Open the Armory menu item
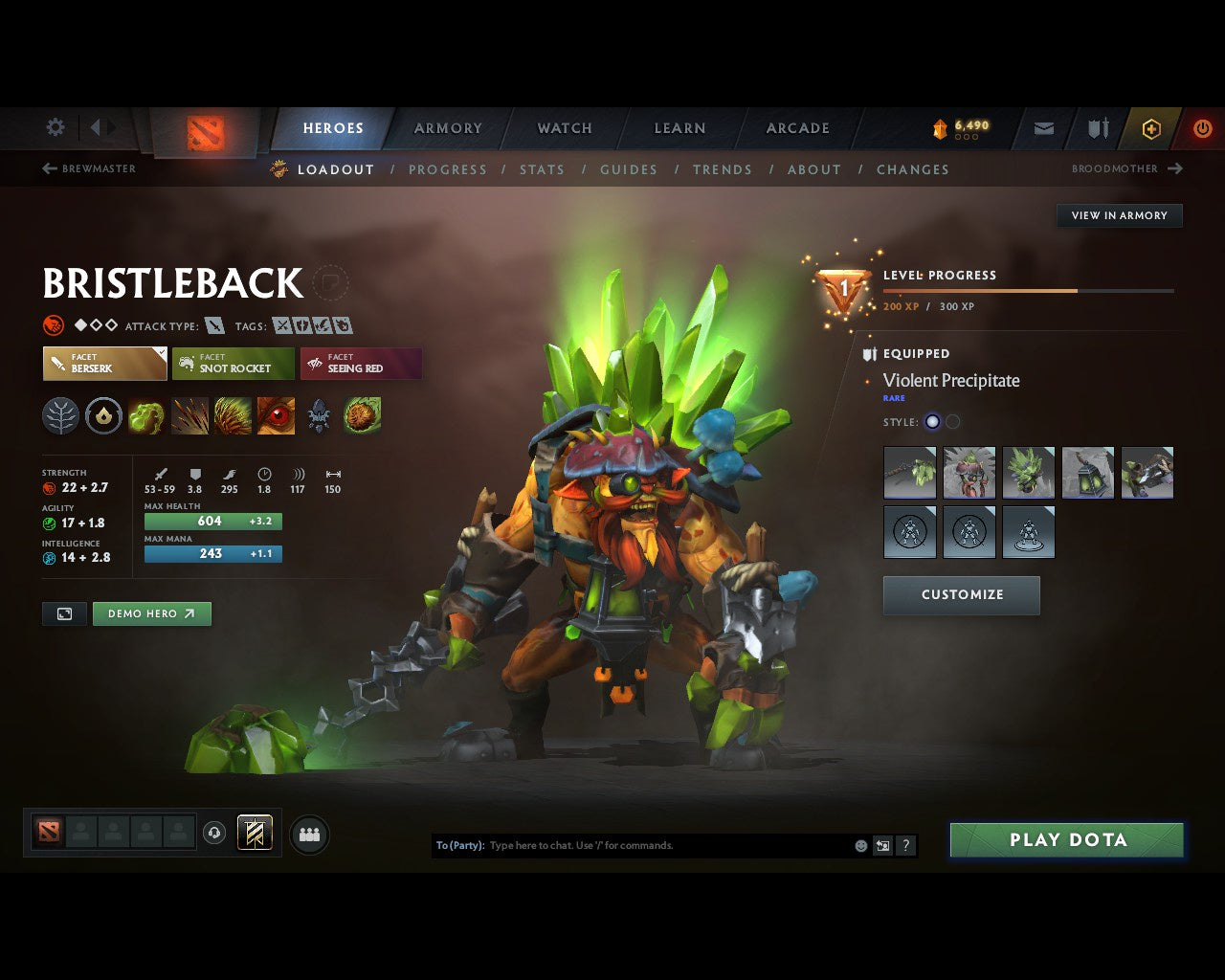1225x980 pixels. (x=447, y=127)
